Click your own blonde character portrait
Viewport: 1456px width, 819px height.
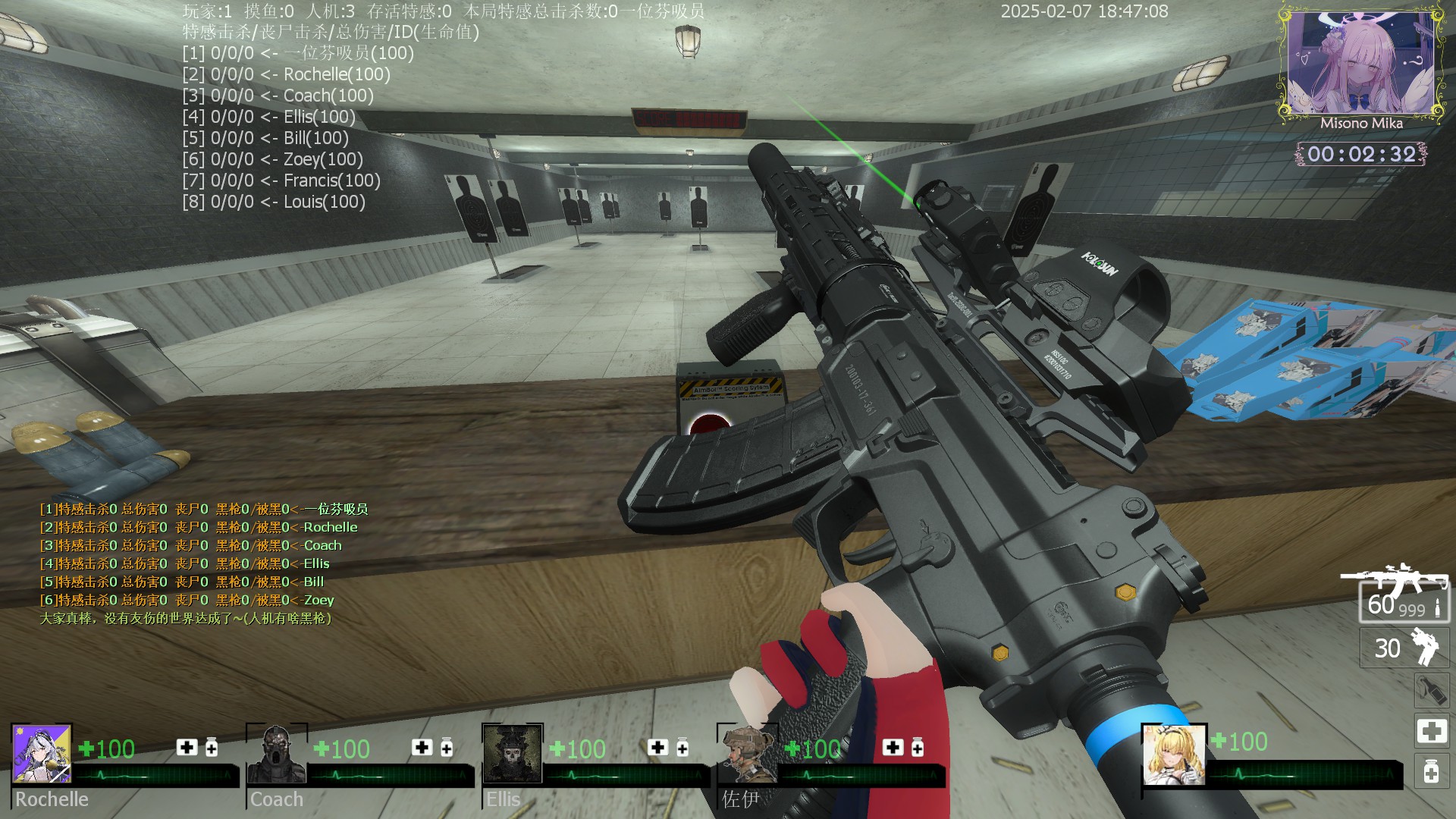[1174, 754]
